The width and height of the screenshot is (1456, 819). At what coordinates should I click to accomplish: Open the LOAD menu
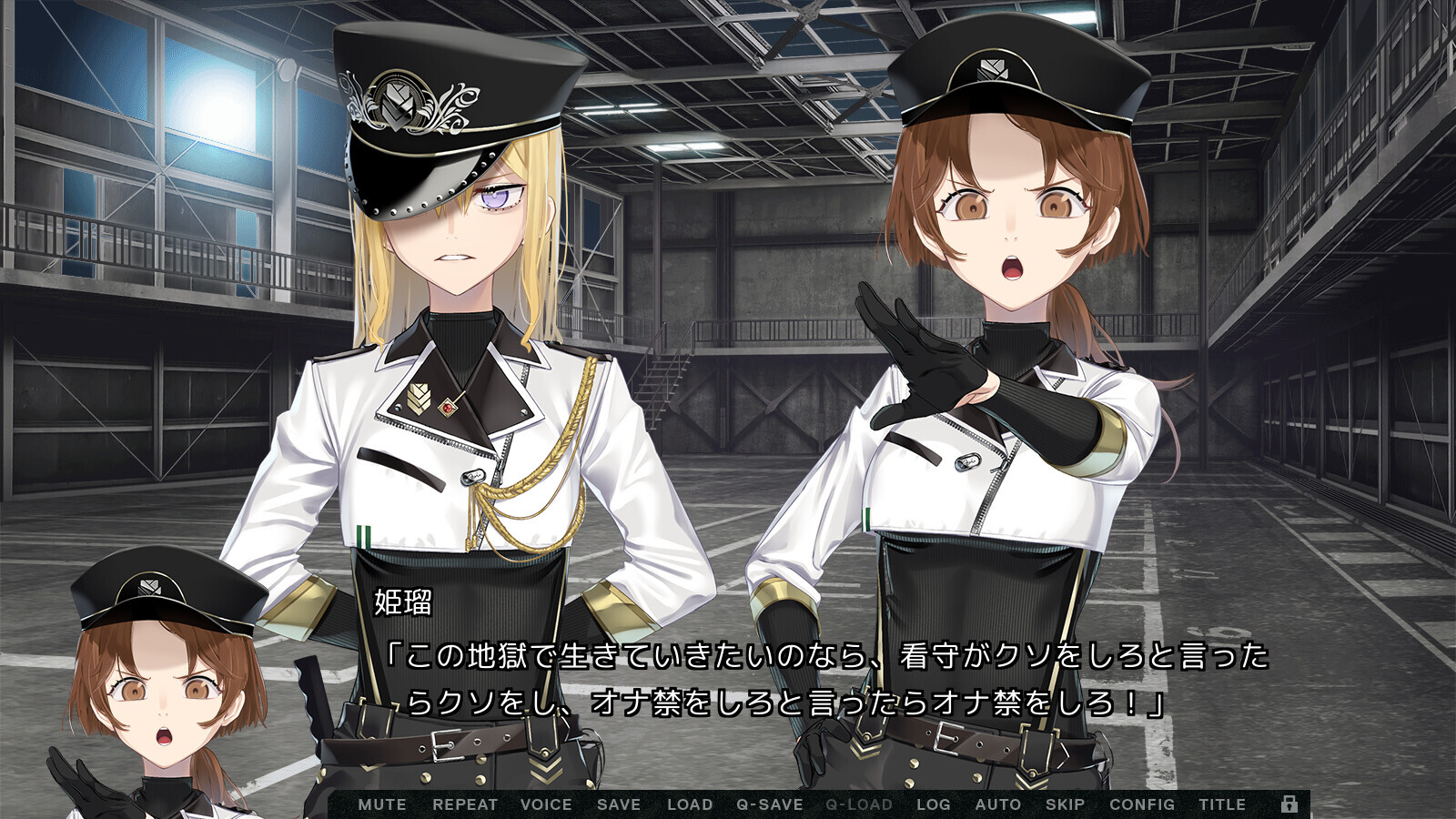[690, 804]
